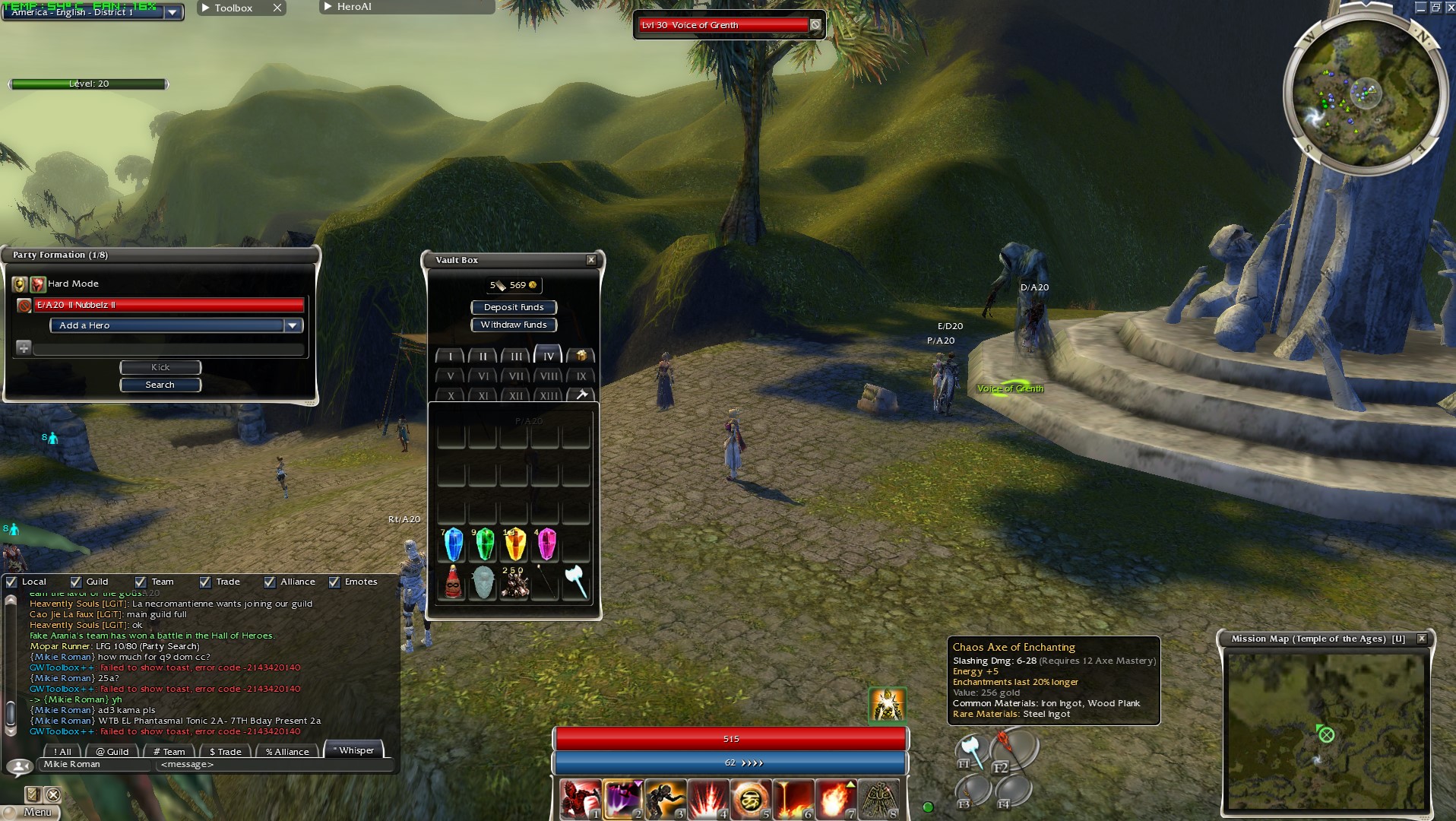This screenshot has height=821, width=1456.
Task: Close the Vault Box window
Action: coord(591,260)
